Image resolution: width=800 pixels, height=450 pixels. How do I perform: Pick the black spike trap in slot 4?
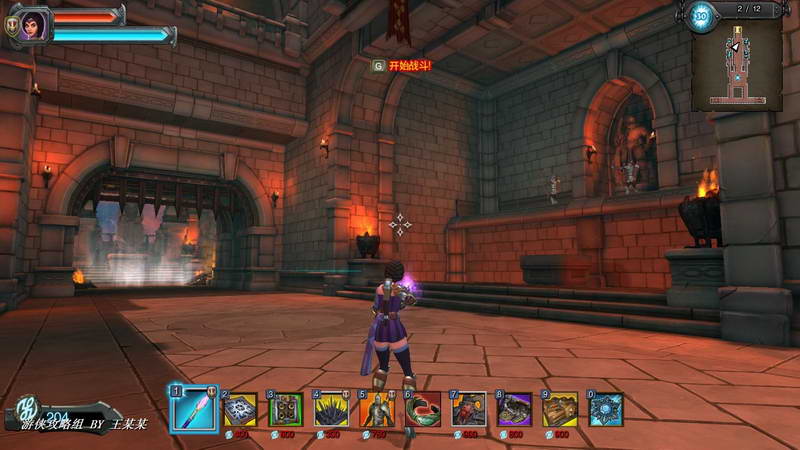point(331,410)
